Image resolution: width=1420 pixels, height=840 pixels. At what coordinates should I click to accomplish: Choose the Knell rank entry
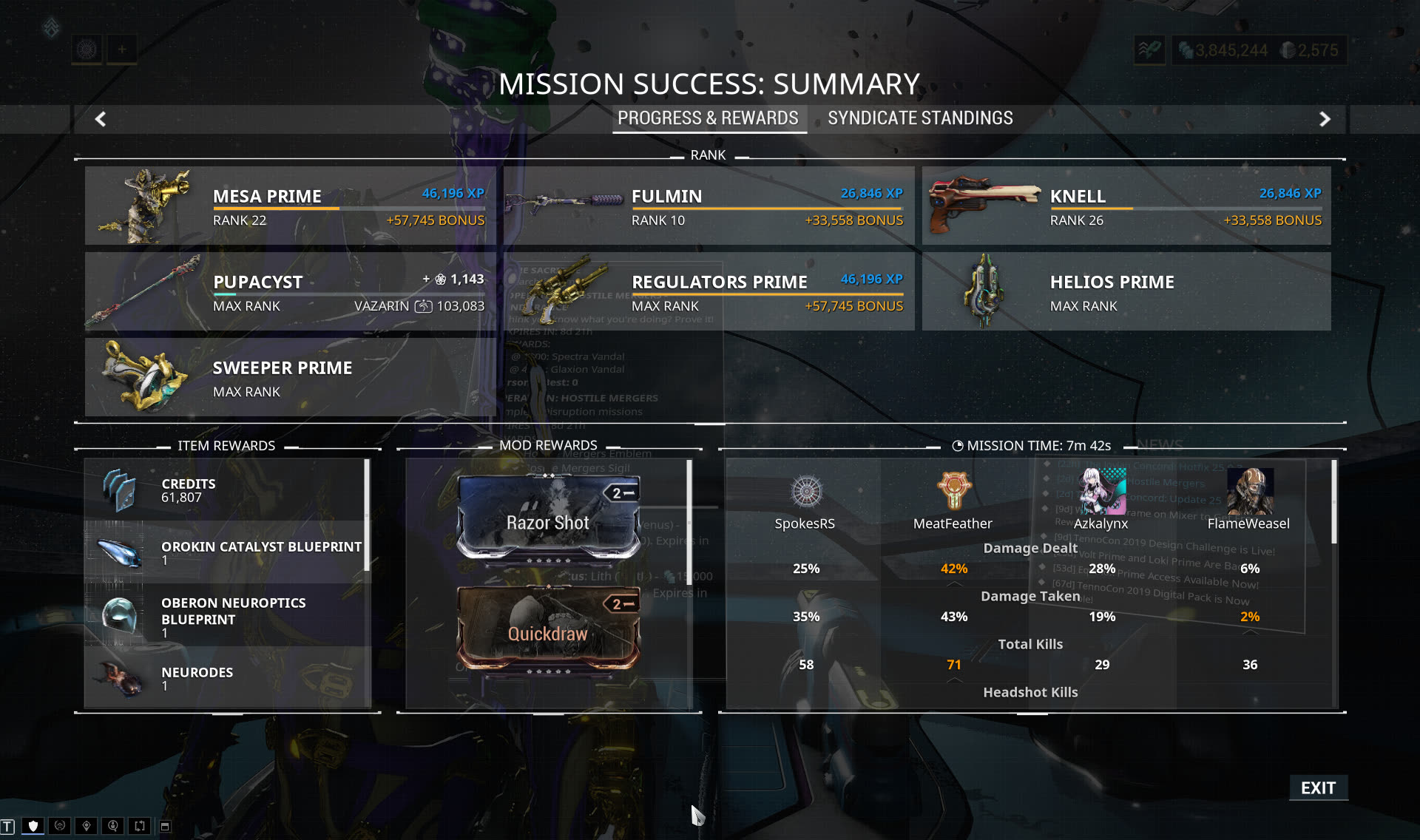pos(1126,206)
